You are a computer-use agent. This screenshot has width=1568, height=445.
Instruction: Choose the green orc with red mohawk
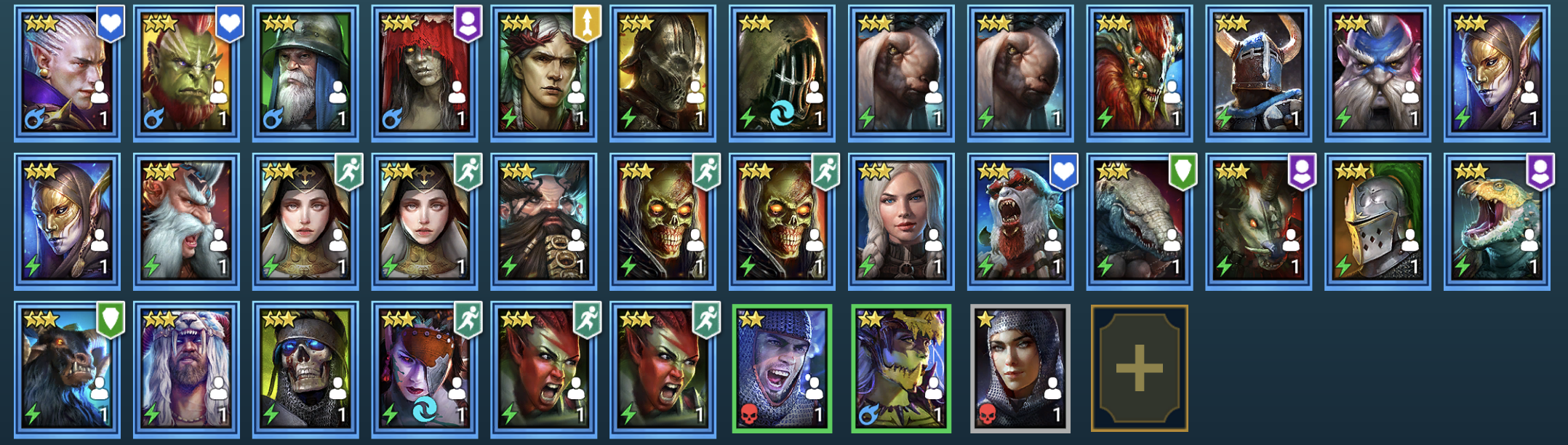(x=186, y=73)
